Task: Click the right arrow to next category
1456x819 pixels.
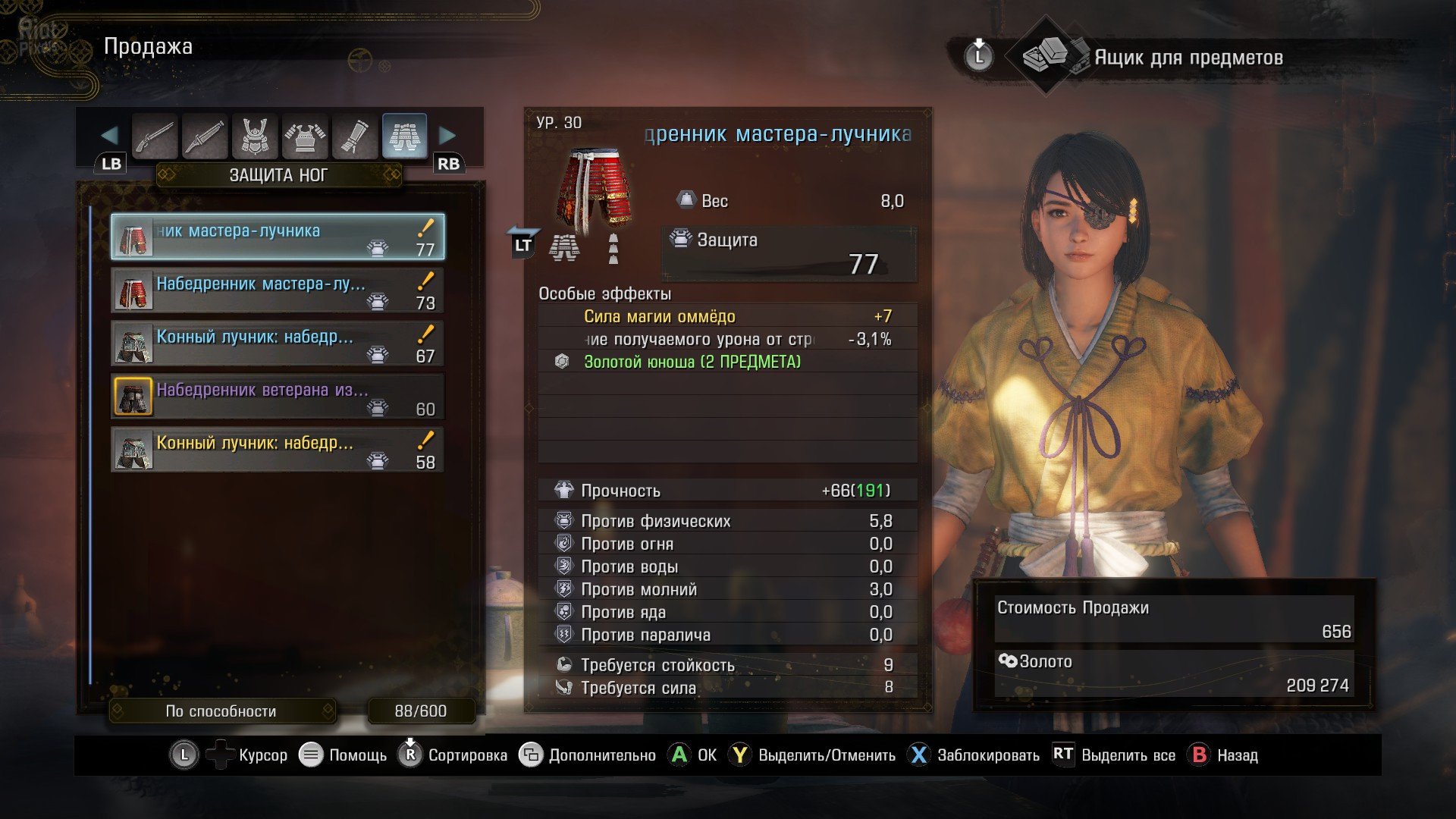Action: click(447, 136)
